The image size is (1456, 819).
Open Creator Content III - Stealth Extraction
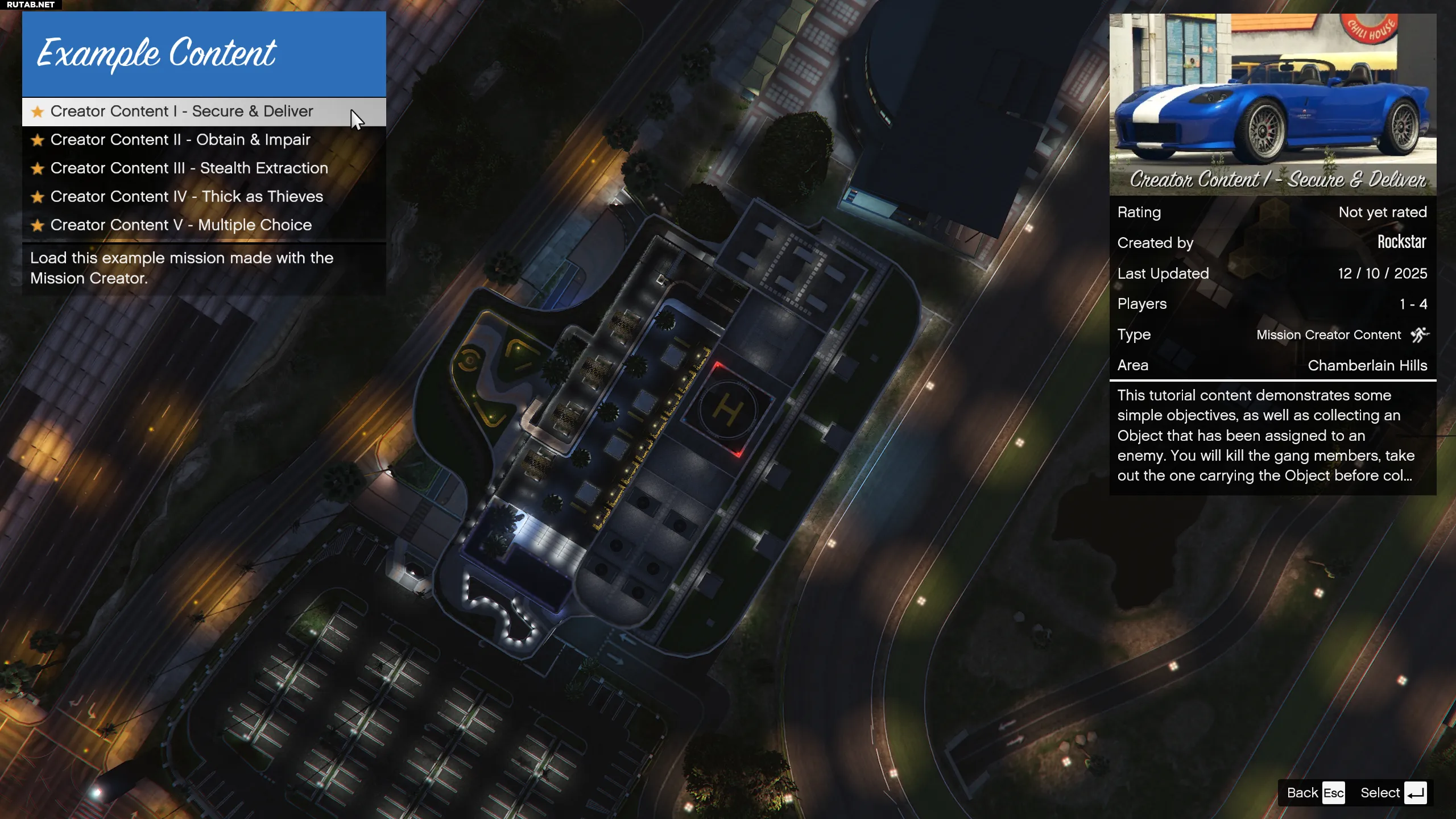tap(189, 168)
